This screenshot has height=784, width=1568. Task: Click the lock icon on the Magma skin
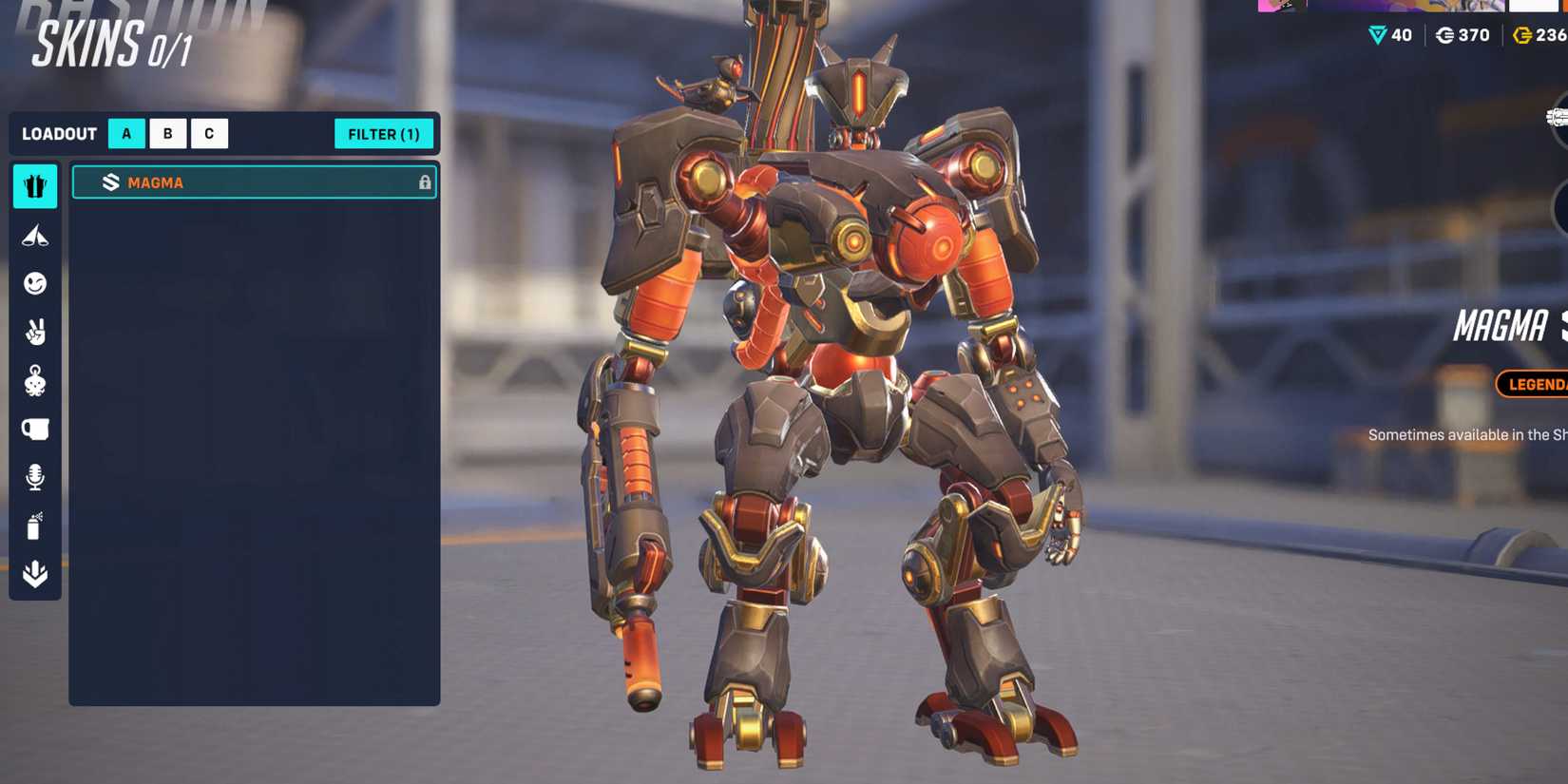[425, 182]
